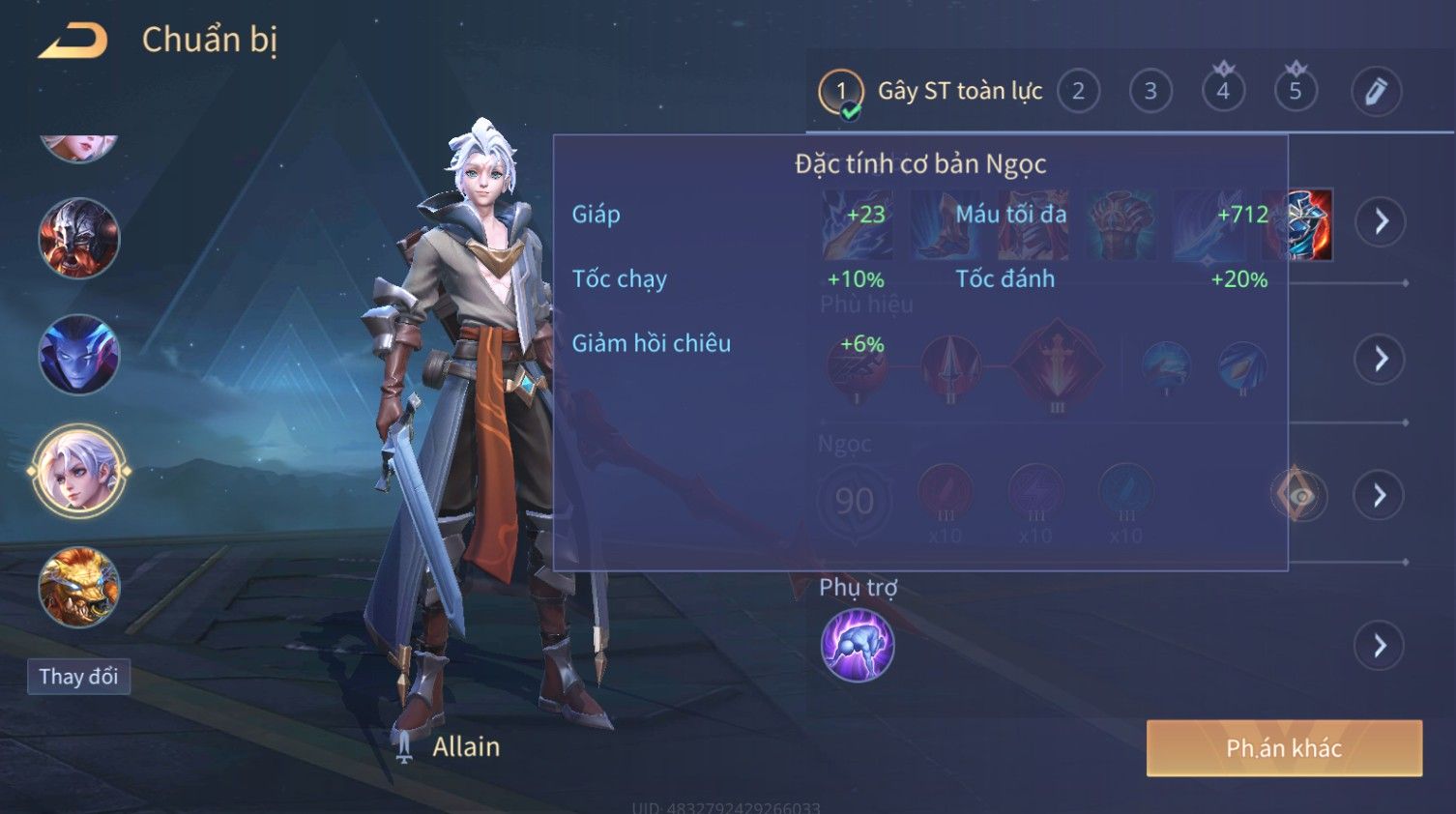Toggle the rune stats eye icon
The image size is (1456, 814).
click(x=1298, y=496)
